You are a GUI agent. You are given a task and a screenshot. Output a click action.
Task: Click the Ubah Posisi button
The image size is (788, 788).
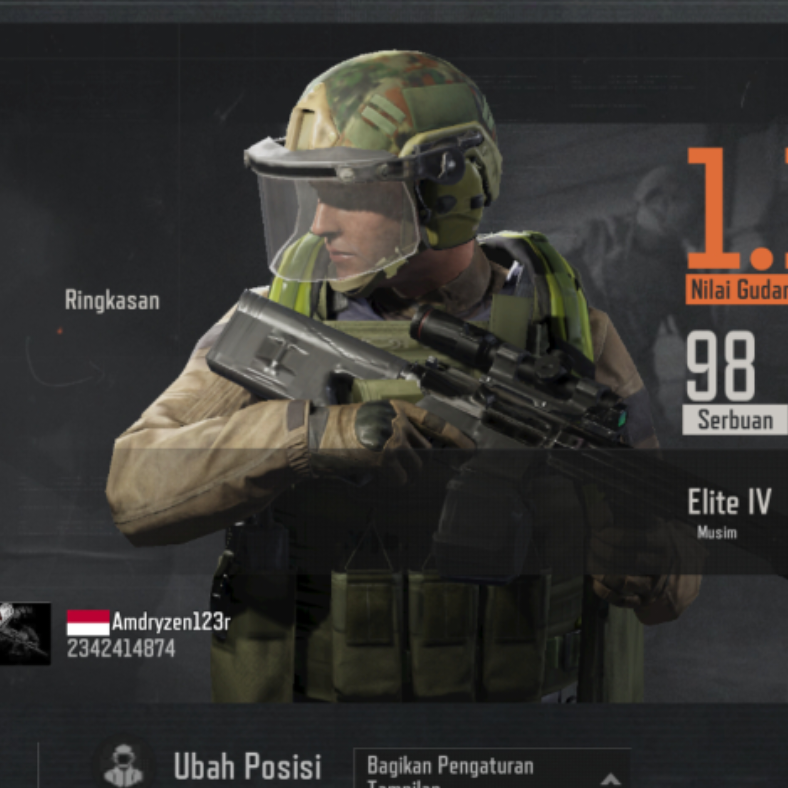[x=246, y=767]
